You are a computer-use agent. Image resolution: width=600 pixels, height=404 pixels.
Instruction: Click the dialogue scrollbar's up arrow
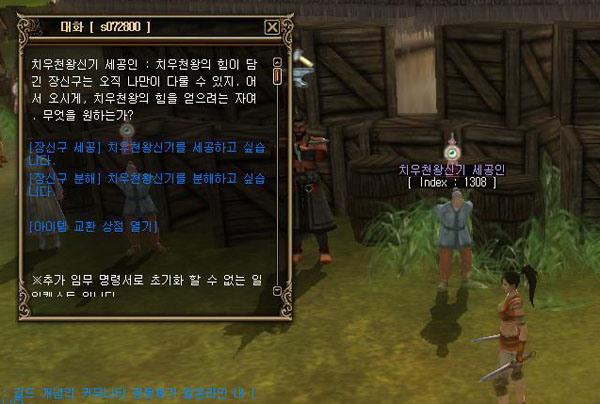tap(277, 62)
